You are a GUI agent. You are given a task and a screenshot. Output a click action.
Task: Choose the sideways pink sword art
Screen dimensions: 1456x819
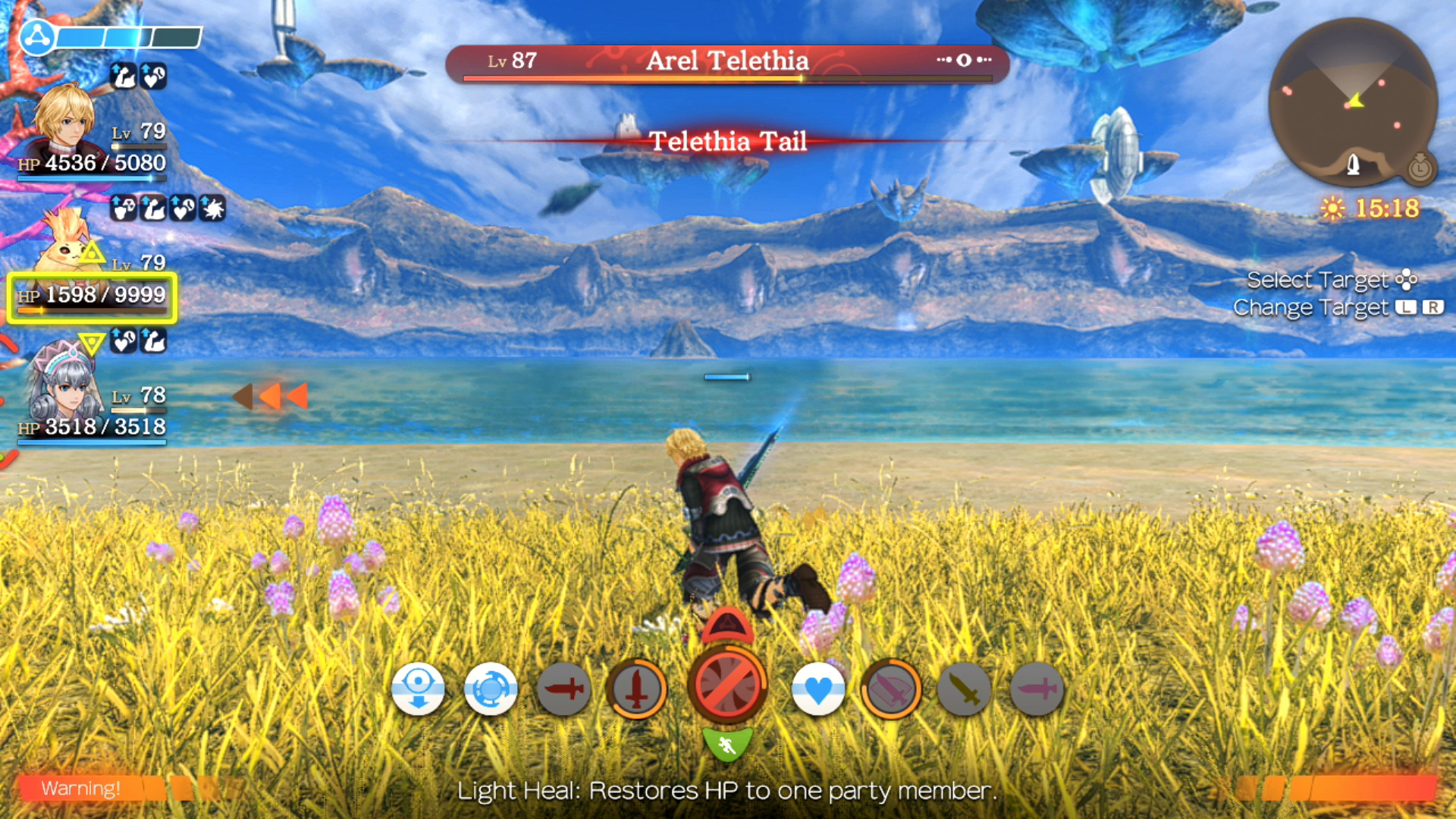click(1037, 689)
